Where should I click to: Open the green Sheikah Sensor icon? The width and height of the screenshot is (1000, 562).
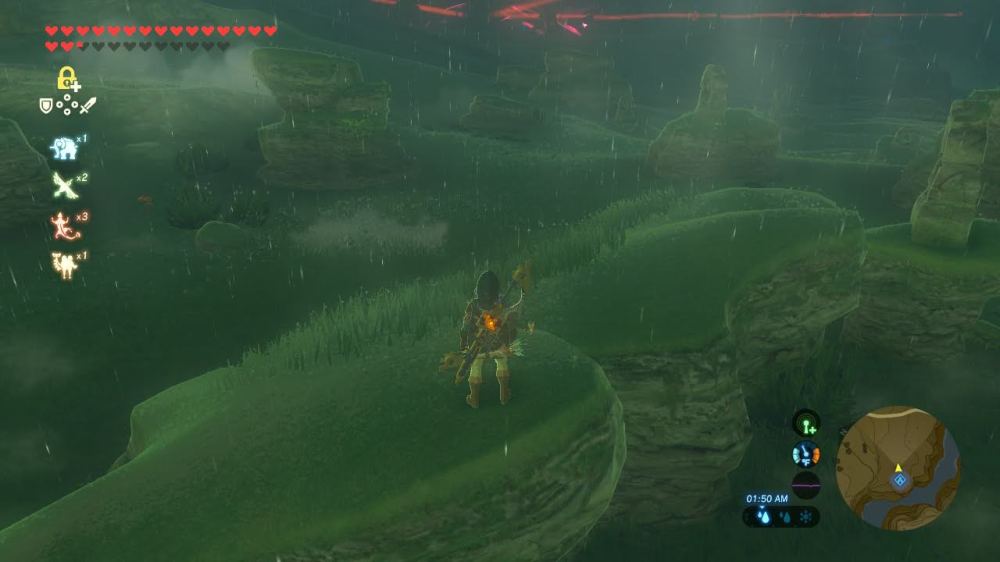tap(806, 423)
